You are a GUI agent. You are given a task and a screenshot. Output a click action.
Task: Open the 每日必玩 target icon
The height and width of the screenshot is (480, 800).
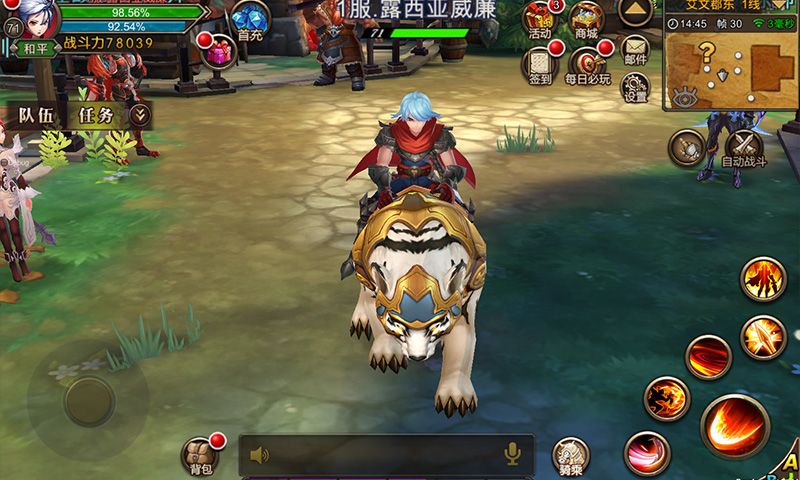(x=586, y=65)
